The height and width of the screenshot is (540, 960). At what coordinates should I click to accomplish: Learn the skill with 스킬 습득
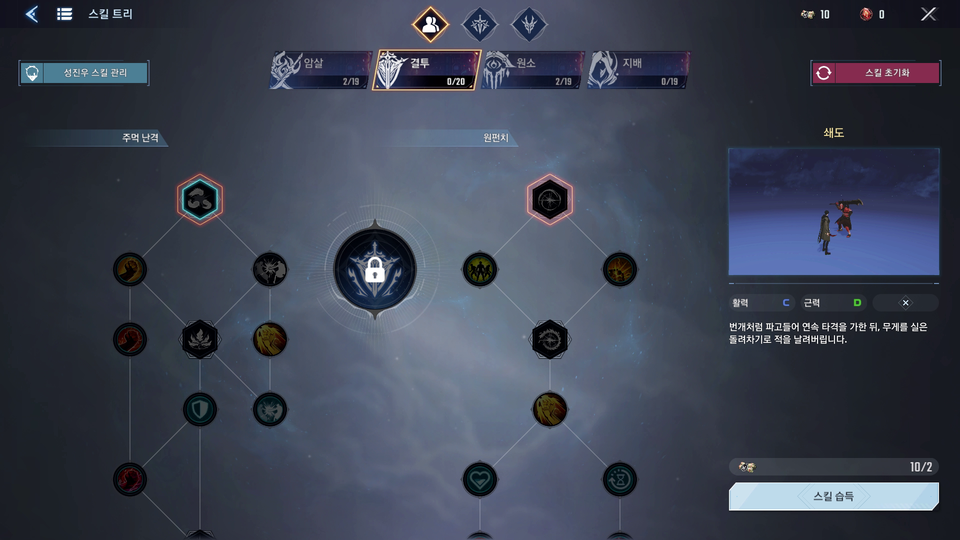click(834, 497)
